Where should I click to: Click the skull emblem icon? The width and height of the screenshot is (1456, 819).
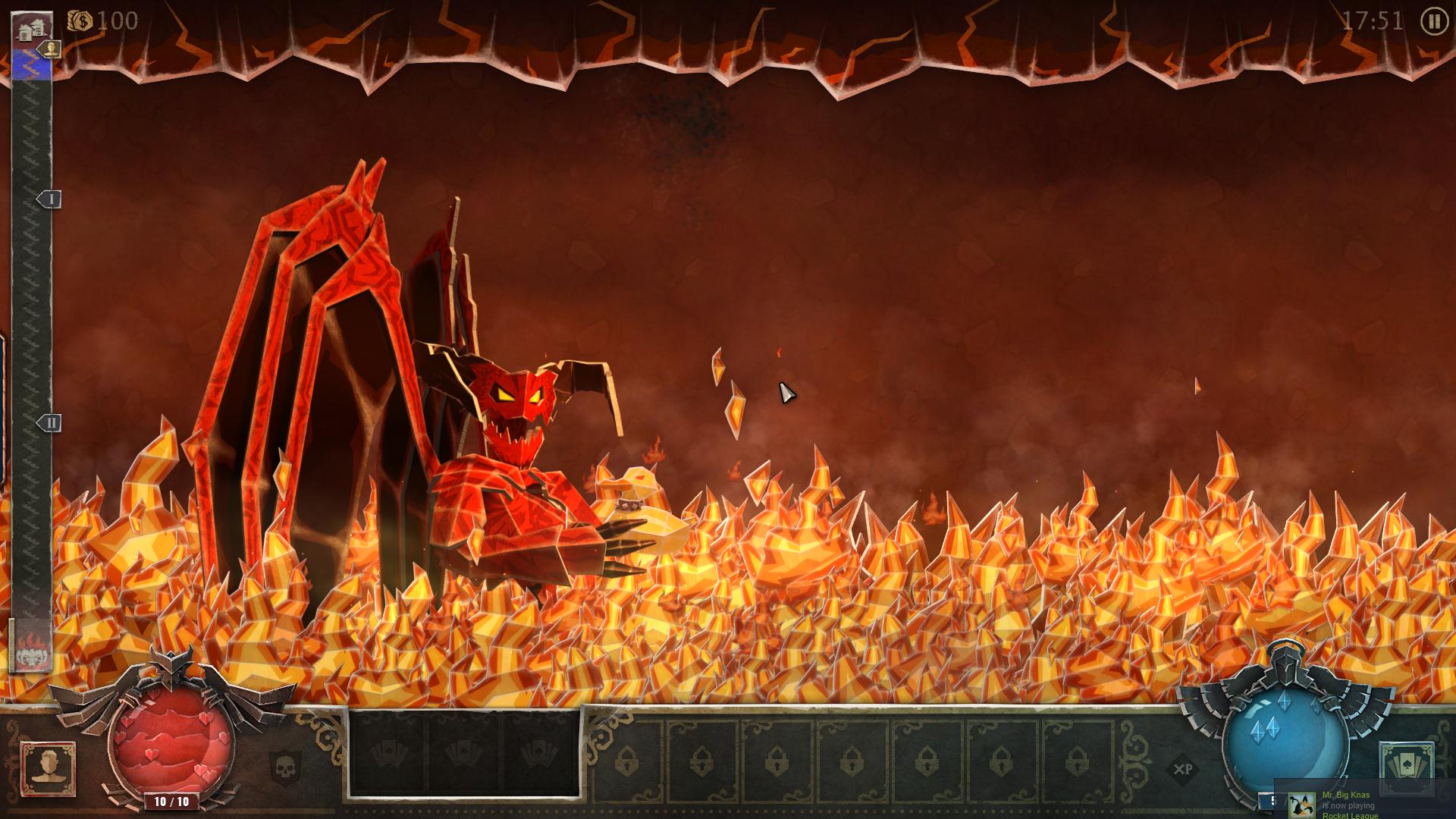coord(285,767)
